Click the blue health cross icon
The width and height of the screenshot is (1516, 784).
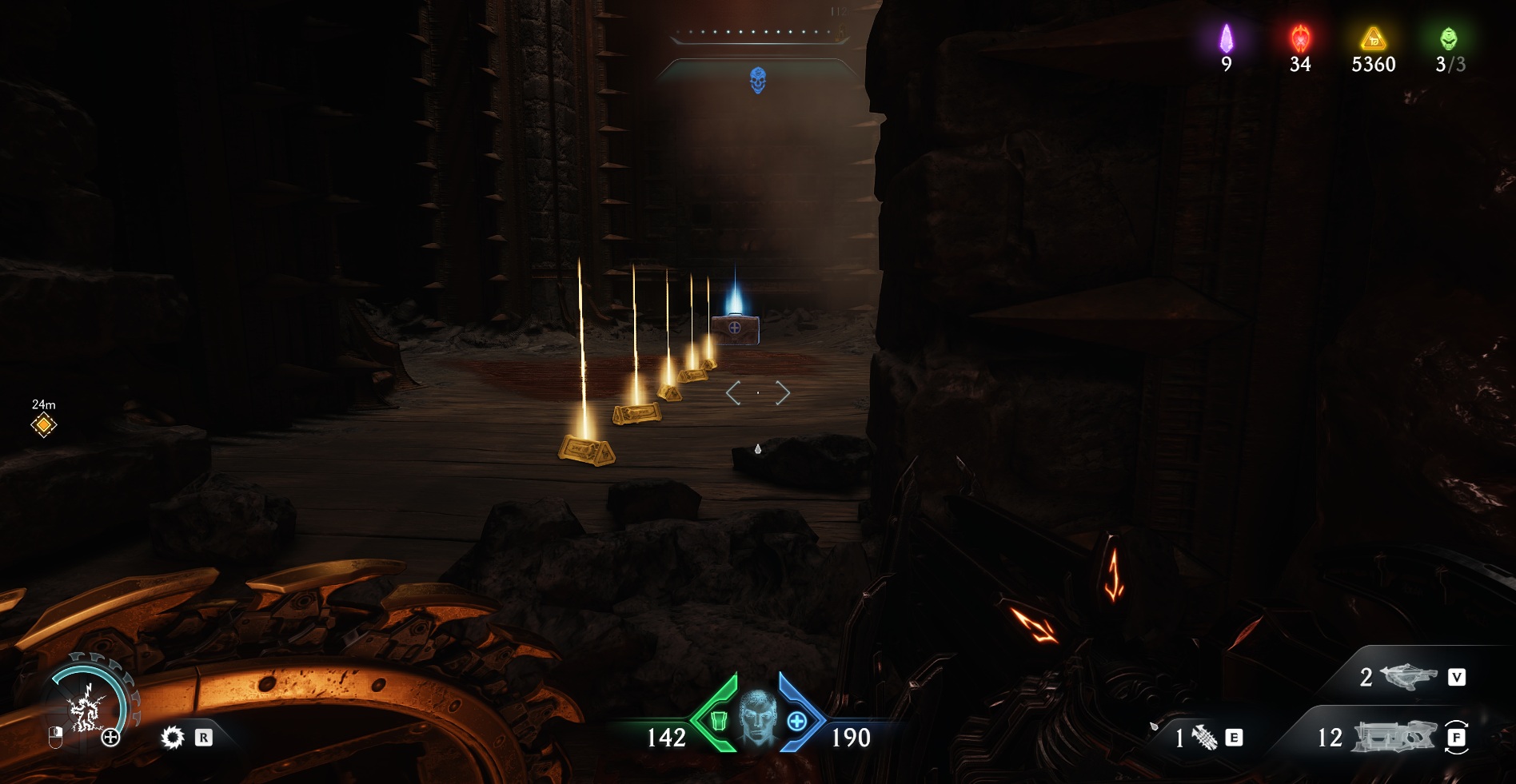pyautogui.click(x=796, y=722)
